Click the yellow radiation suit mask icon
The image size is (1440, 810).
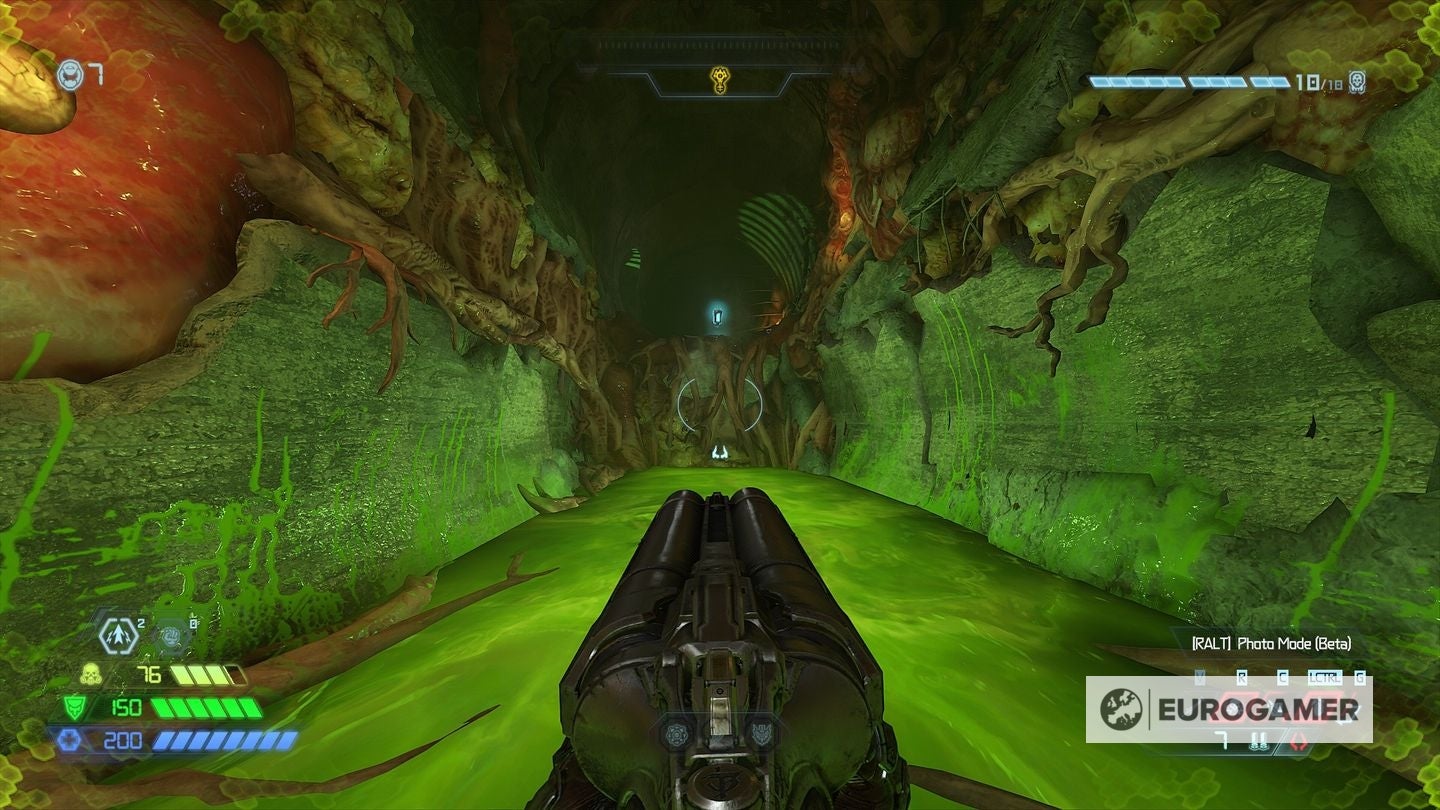click(x=91, y=673)
